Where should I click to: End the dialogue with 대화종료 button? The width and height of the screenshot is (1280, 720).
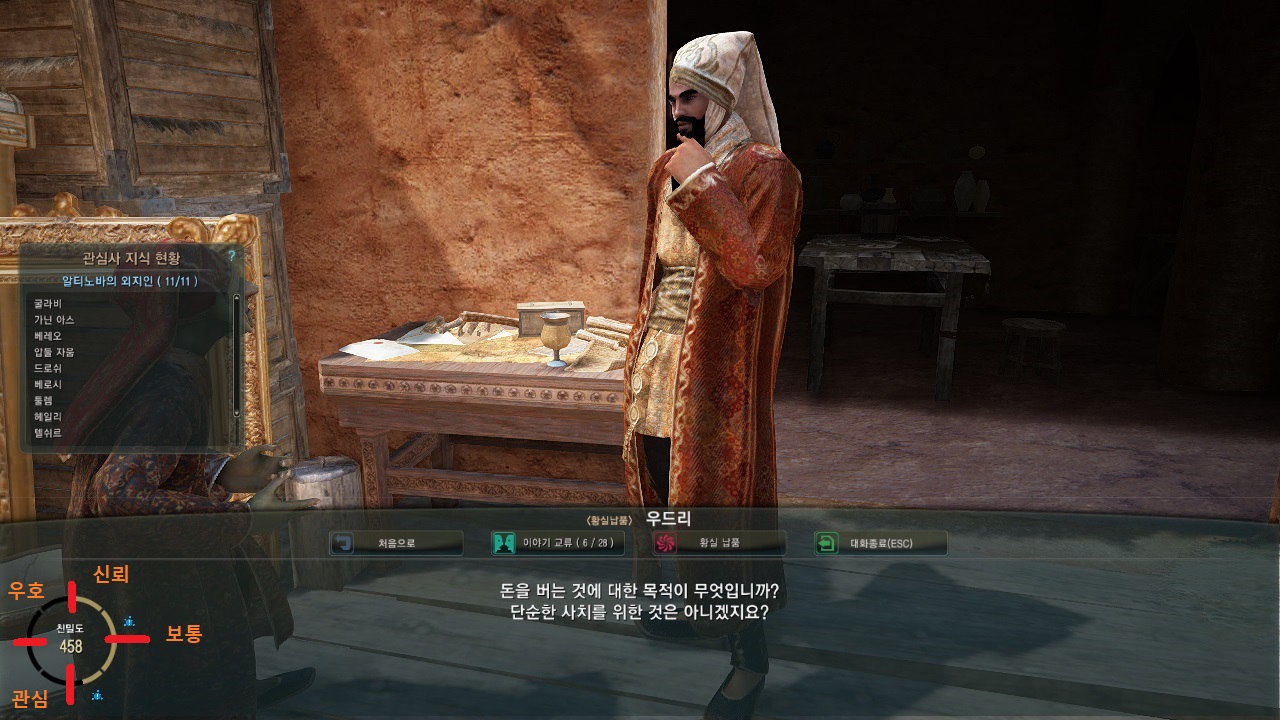pyautogui.click(x=880, y=543)
